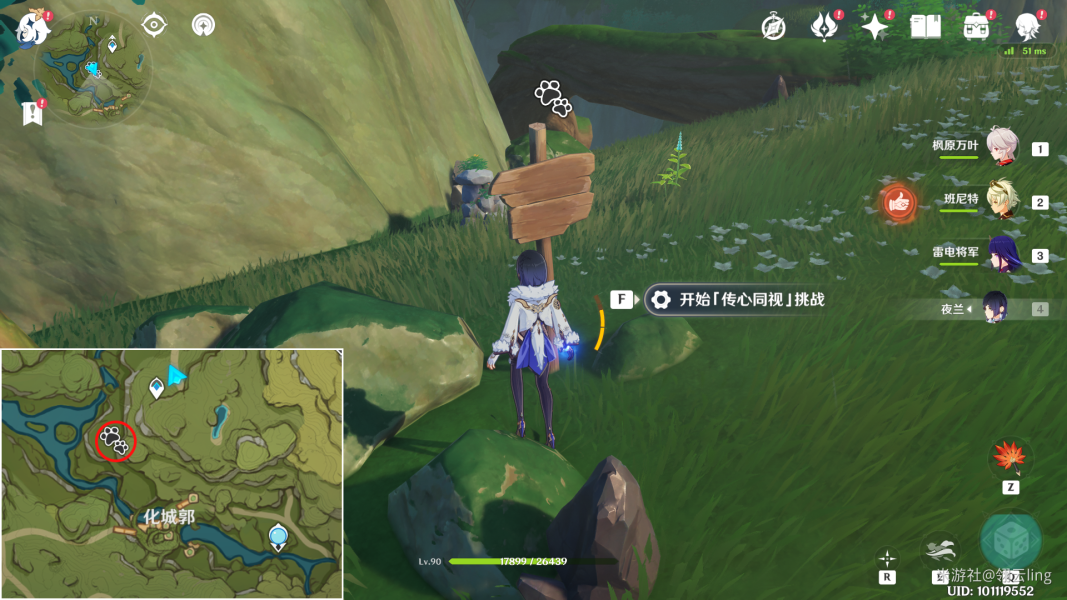Open the Paimon menu
Screen dimensions: 1067x600
[32, 27]
